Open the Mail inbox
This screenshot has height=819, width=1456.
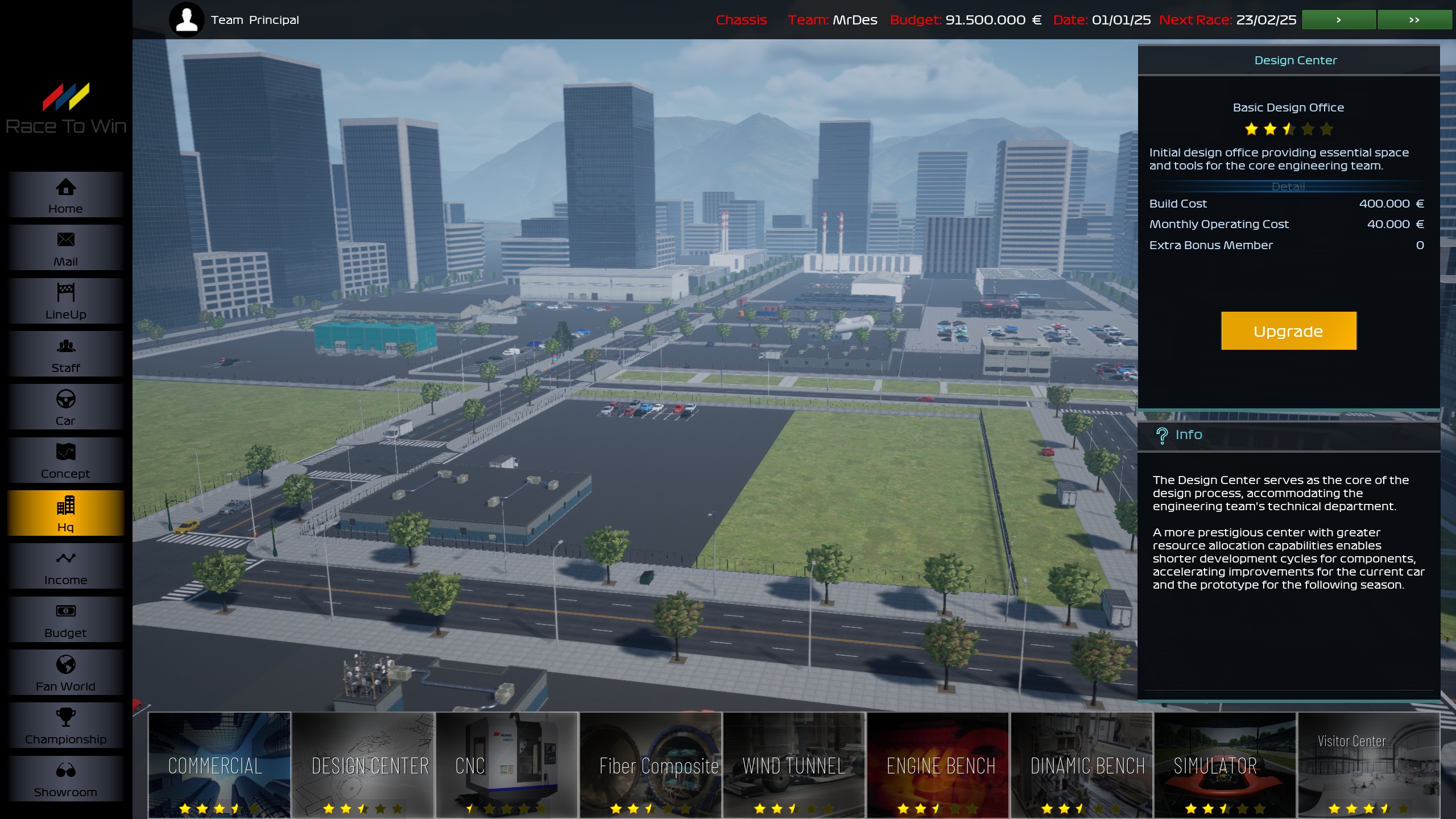tap(65, 248)
